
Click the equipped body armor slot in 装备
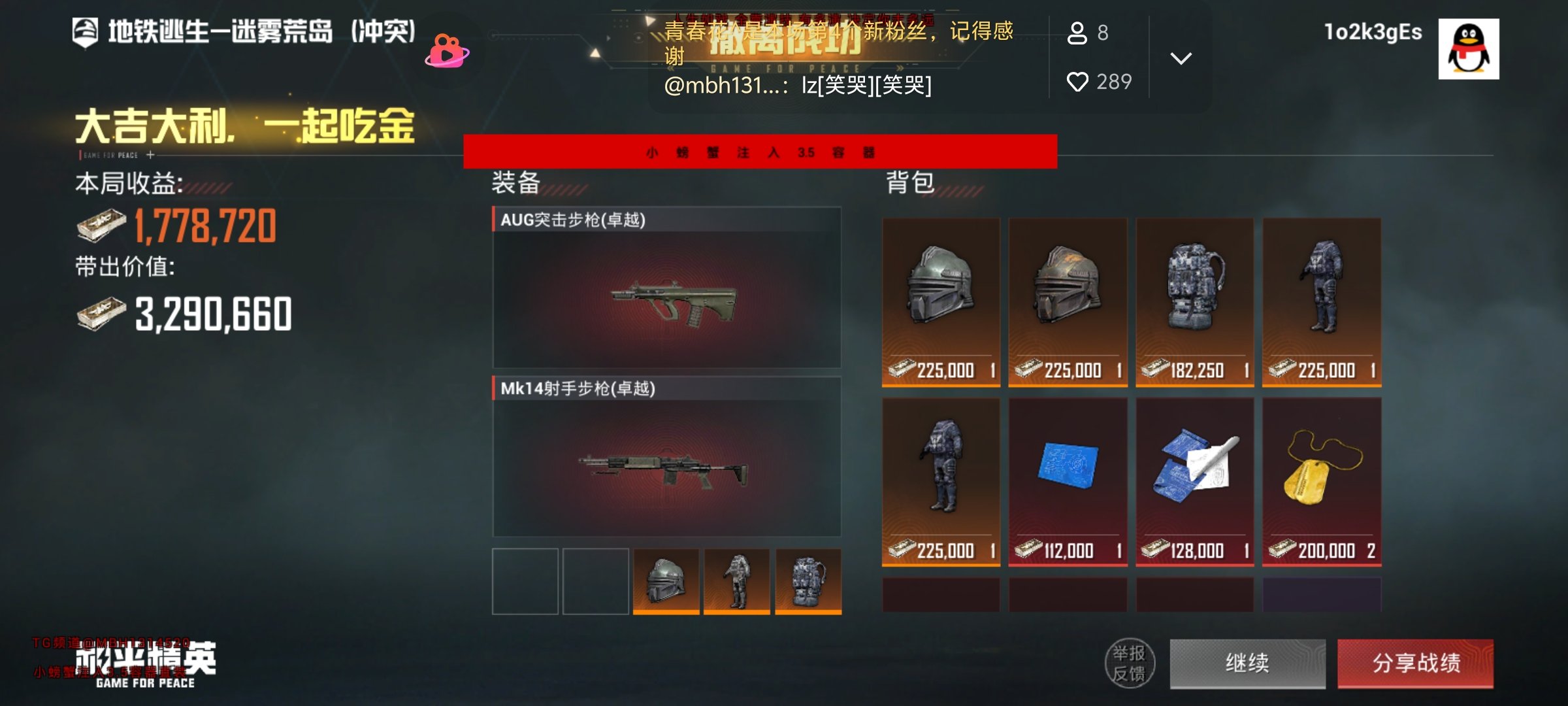736,581
